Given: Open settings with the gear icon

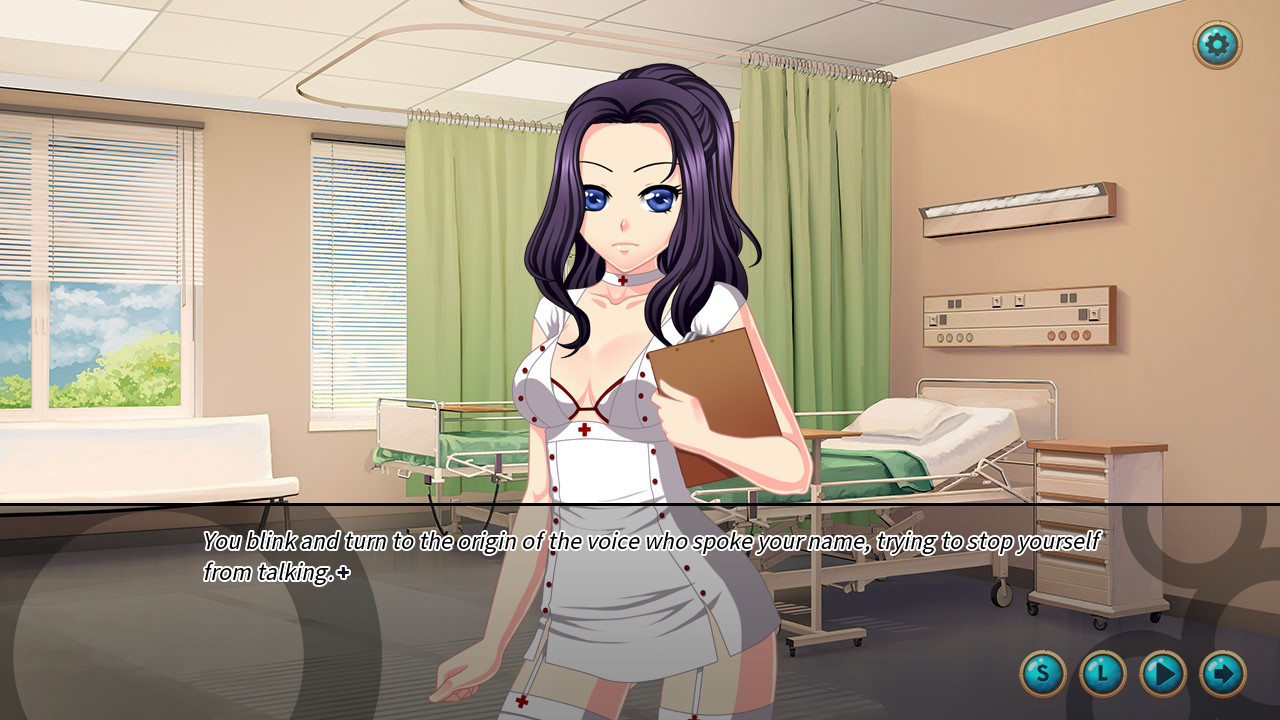Looking at the screenshot, I should pos(1217,44).
